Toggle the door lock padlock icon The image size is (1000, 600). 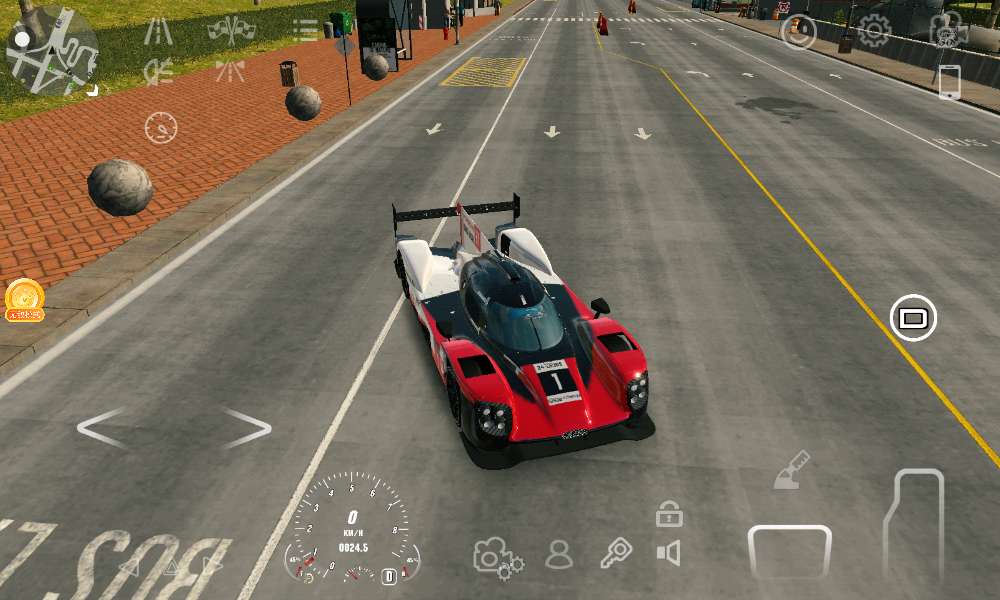coord(669,515)
